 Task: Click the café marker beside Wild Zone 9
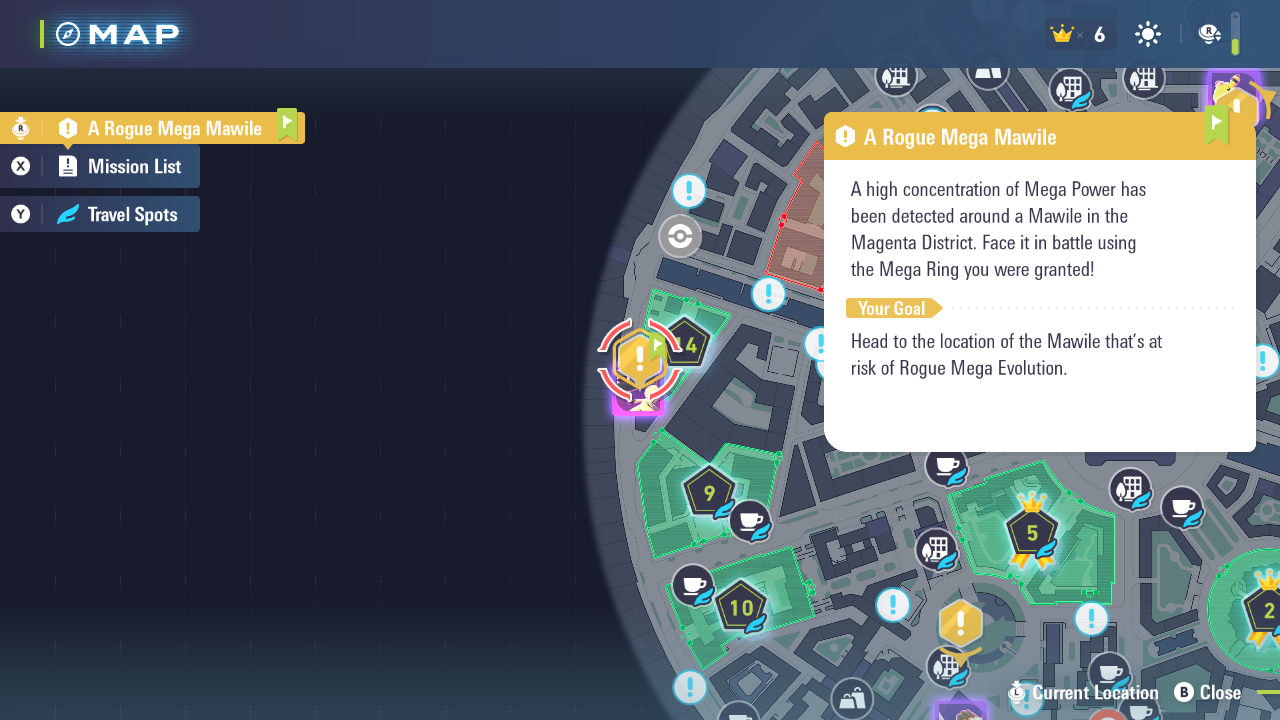tap(749, 520)
